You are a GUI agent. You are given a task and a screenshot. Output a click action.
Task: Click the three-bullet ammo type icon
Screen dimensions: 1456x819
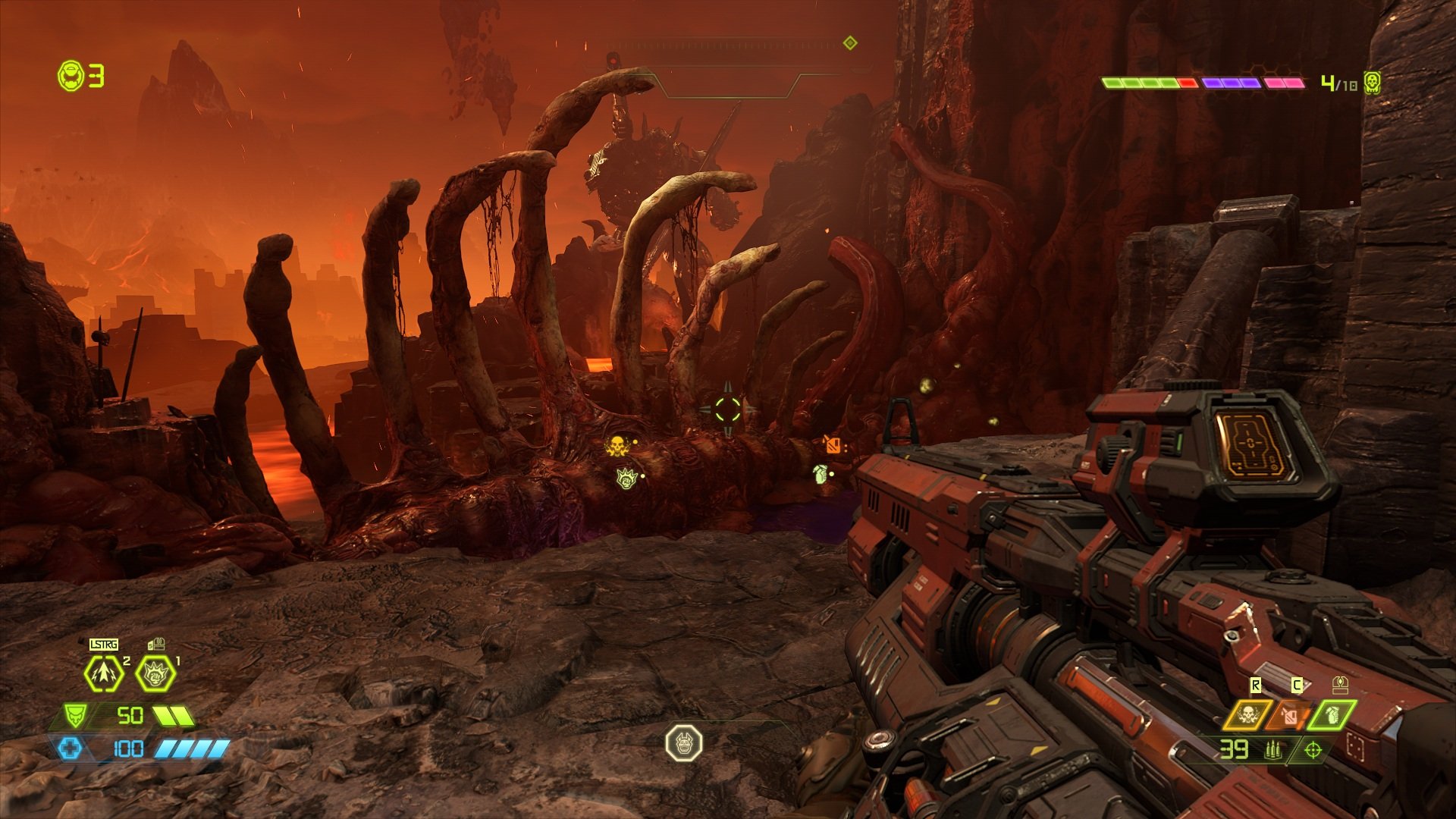pyautogui.click(x=1273, y=750)
